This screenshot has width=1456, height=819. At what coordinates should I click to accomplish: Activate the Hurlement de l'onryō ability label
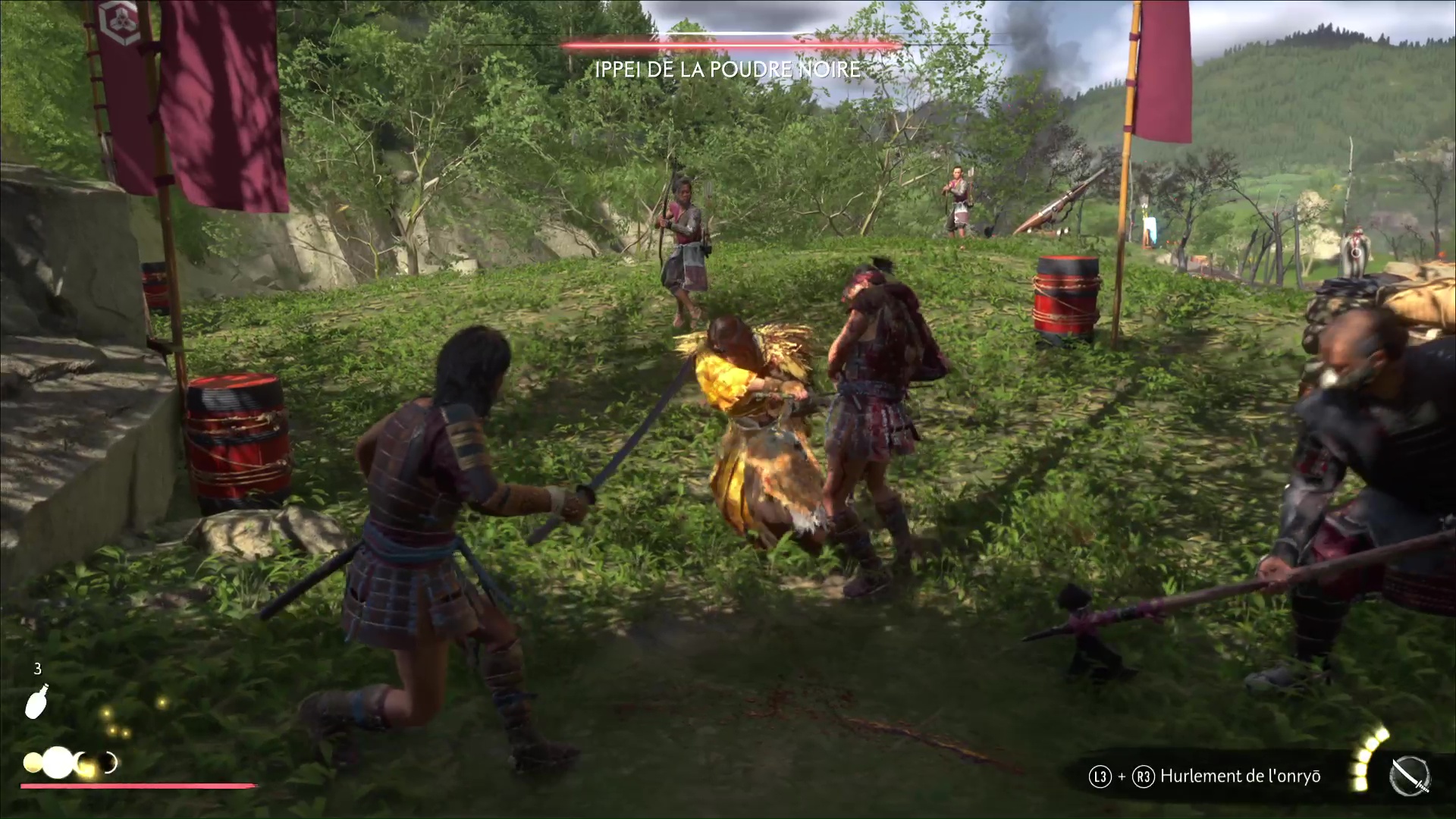[x=1240, y=777]
